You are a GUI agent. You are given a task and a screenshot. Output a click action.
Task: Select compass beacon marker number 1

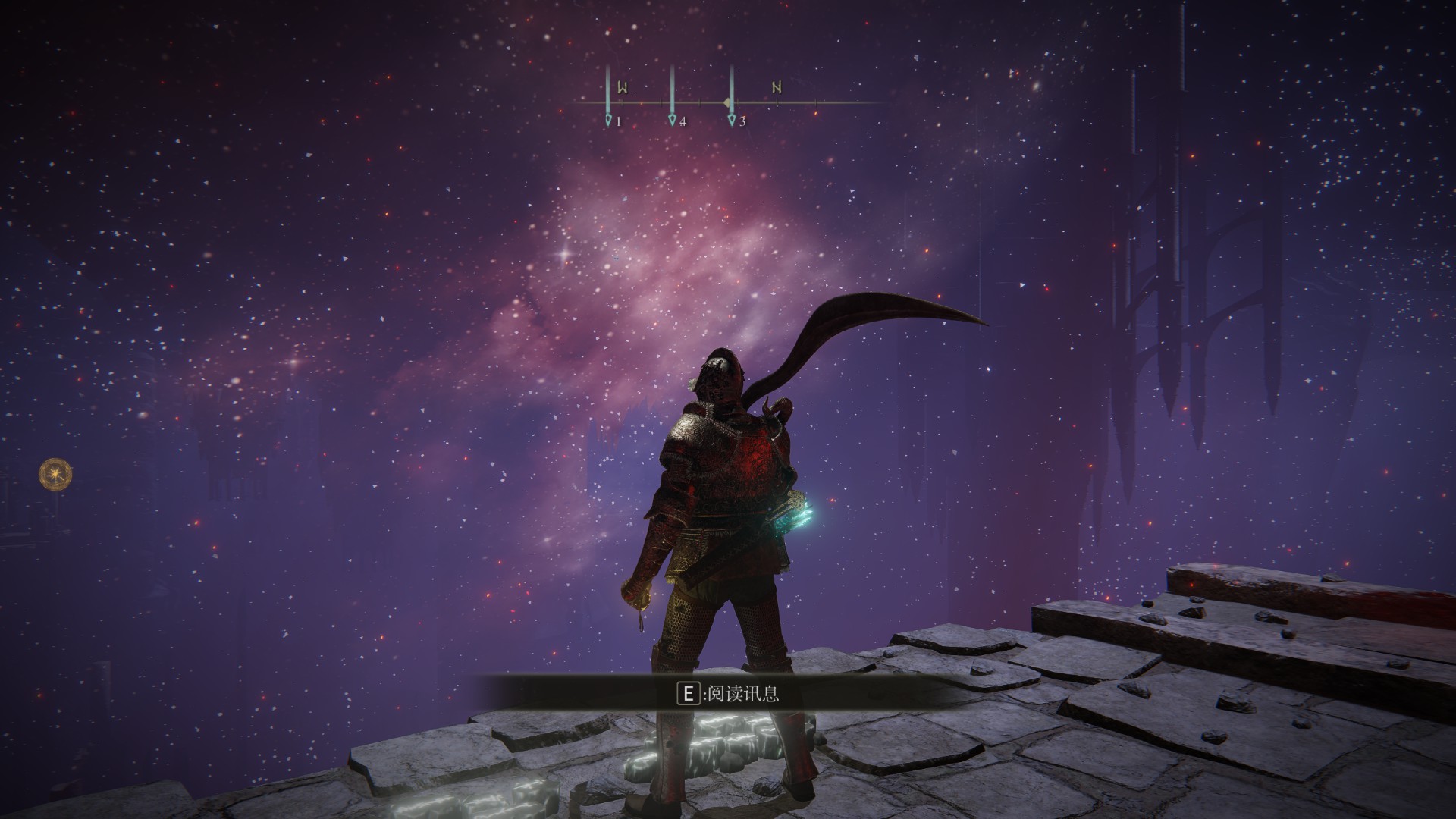(608, 120)
